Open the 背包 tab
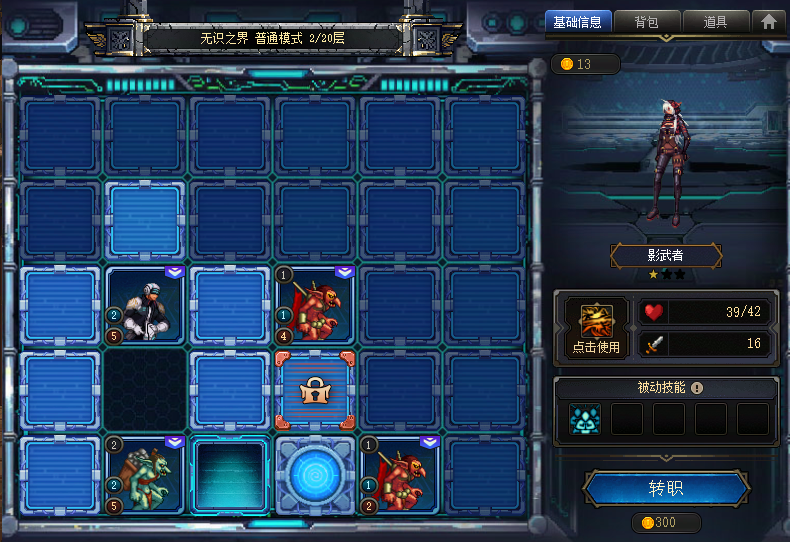Viewport: 790px width, 542px height. [x=646, y=21]
